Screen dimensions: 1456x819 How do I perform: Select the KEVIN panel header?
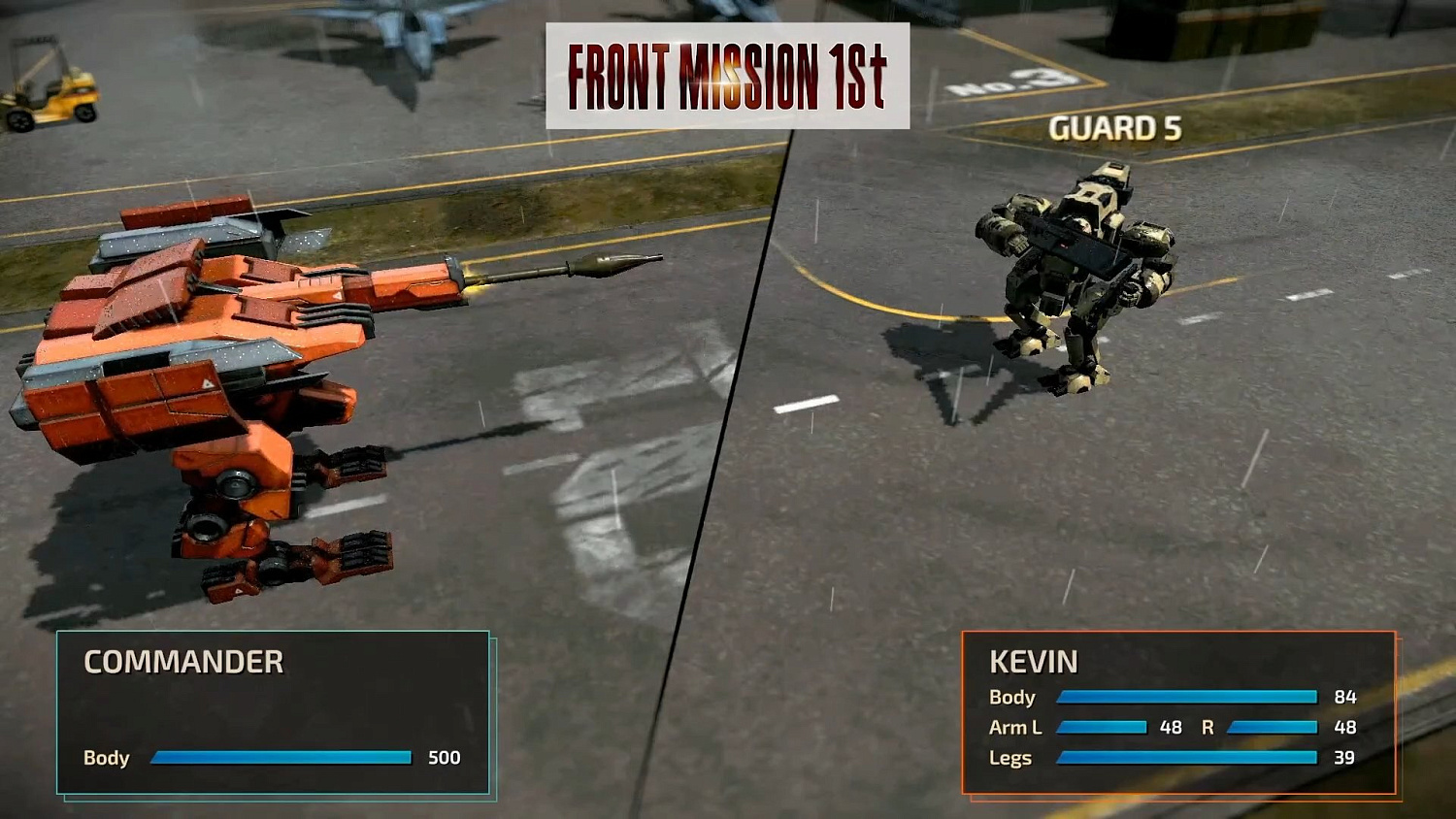1032,663
